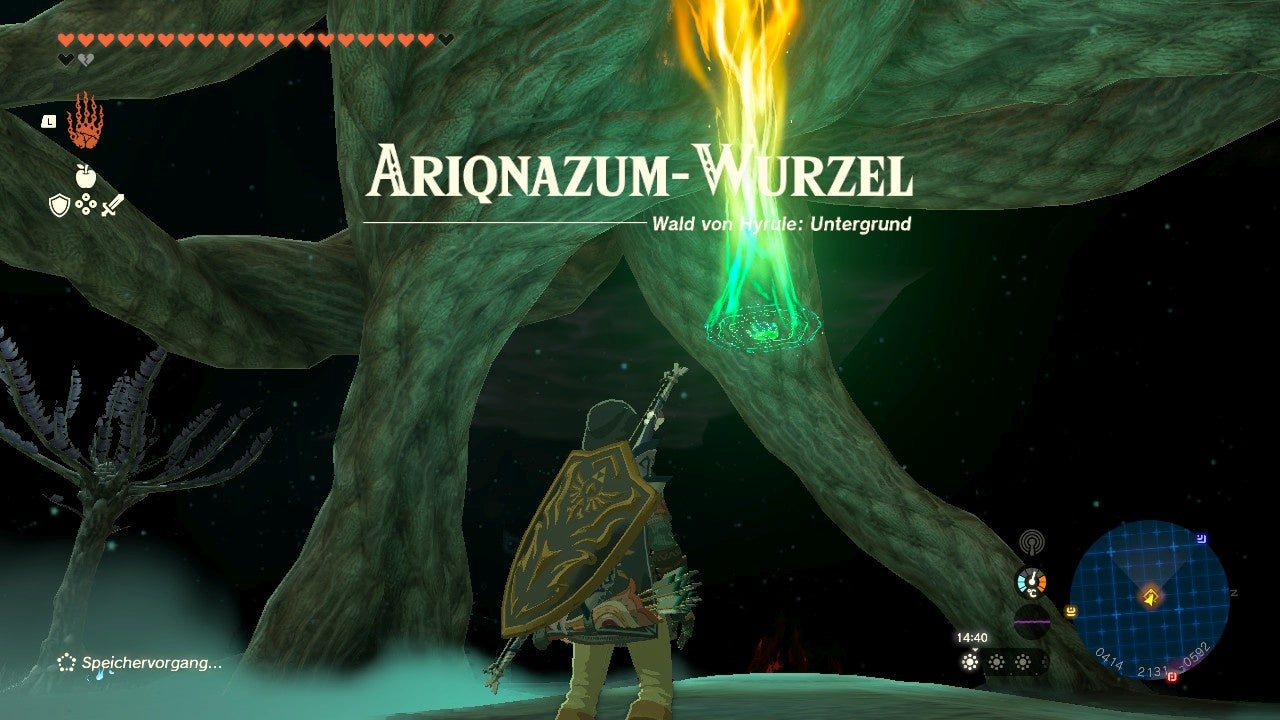Image resolution: width=1280 pixels, height=720 pixels.
Task: Click the purple marker atop the minimap
Action: point(1202,538)
